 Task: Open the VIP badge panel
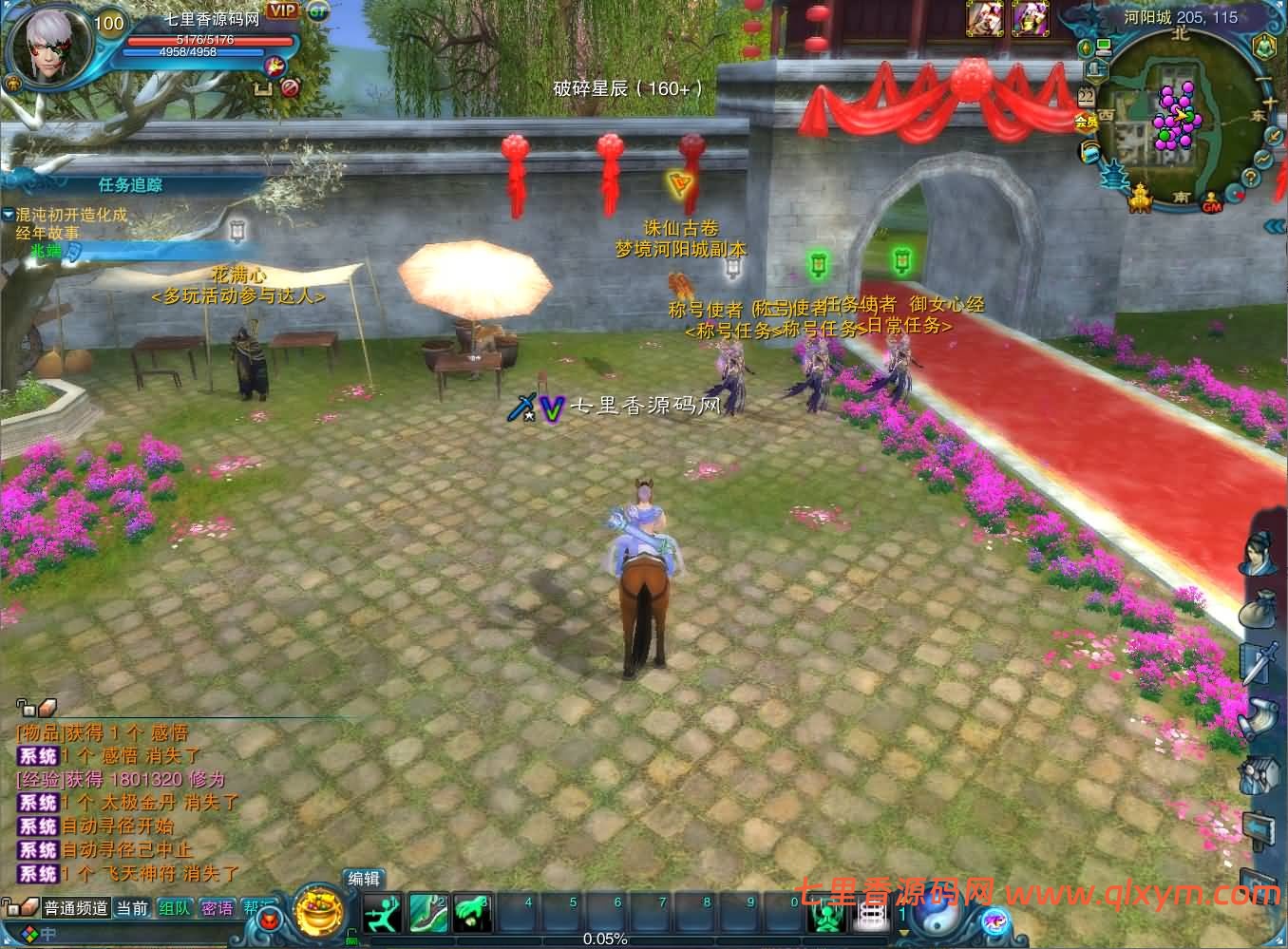pos(282,10)
